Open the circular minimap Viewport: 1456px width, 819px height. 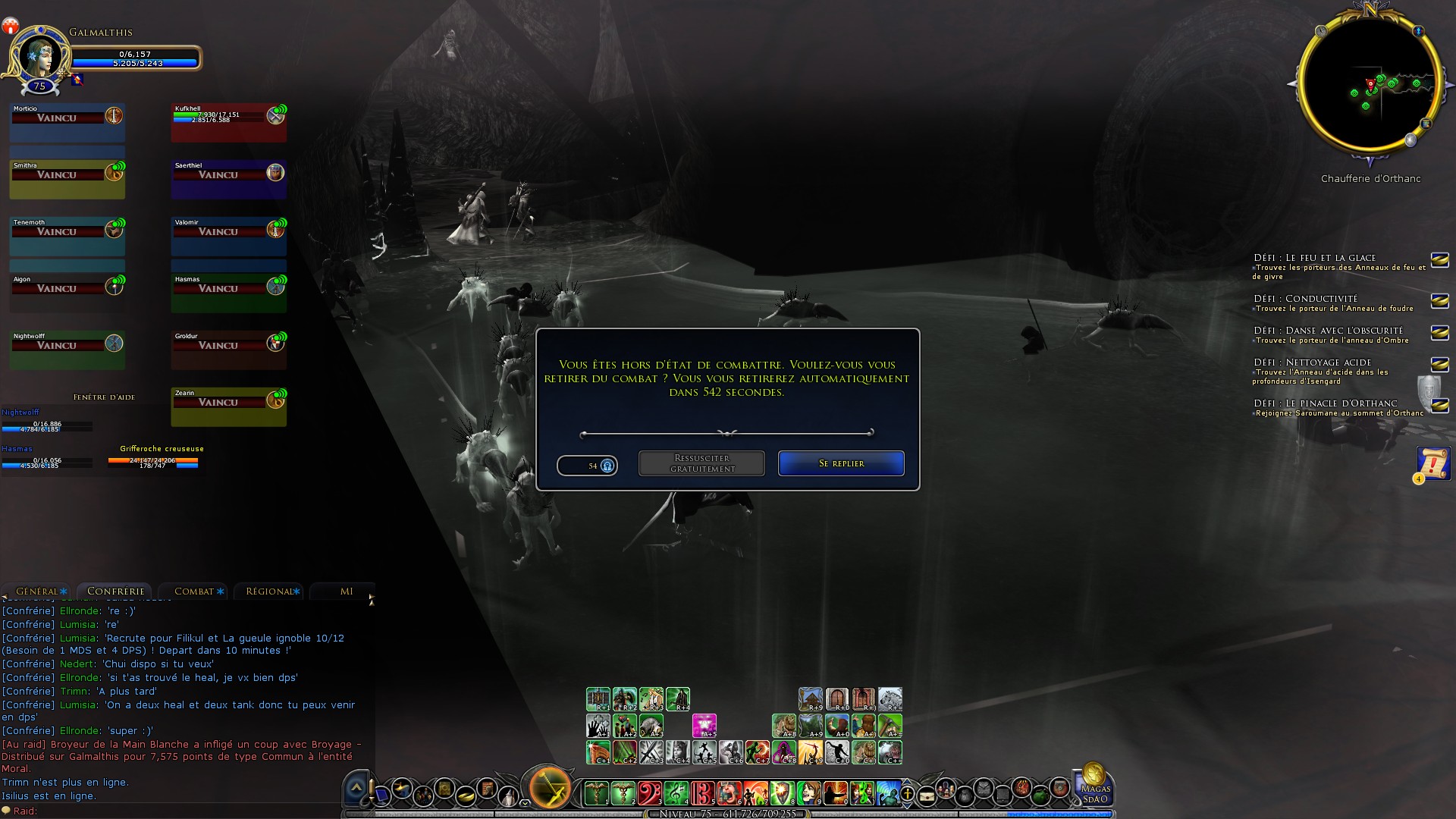(x=1370, y=85)
